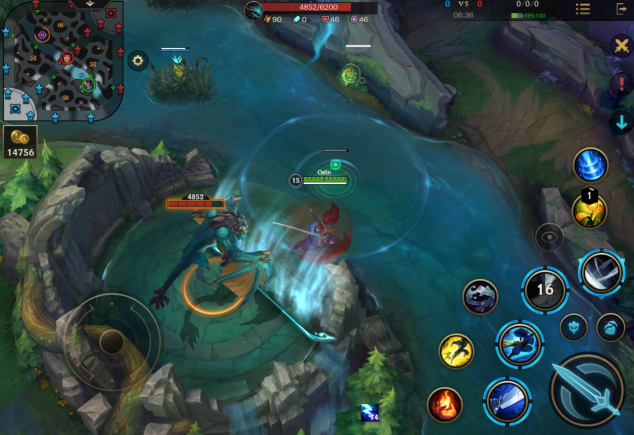
Task: Cast the blue dashing warrior ability
Action: [520, 343]
